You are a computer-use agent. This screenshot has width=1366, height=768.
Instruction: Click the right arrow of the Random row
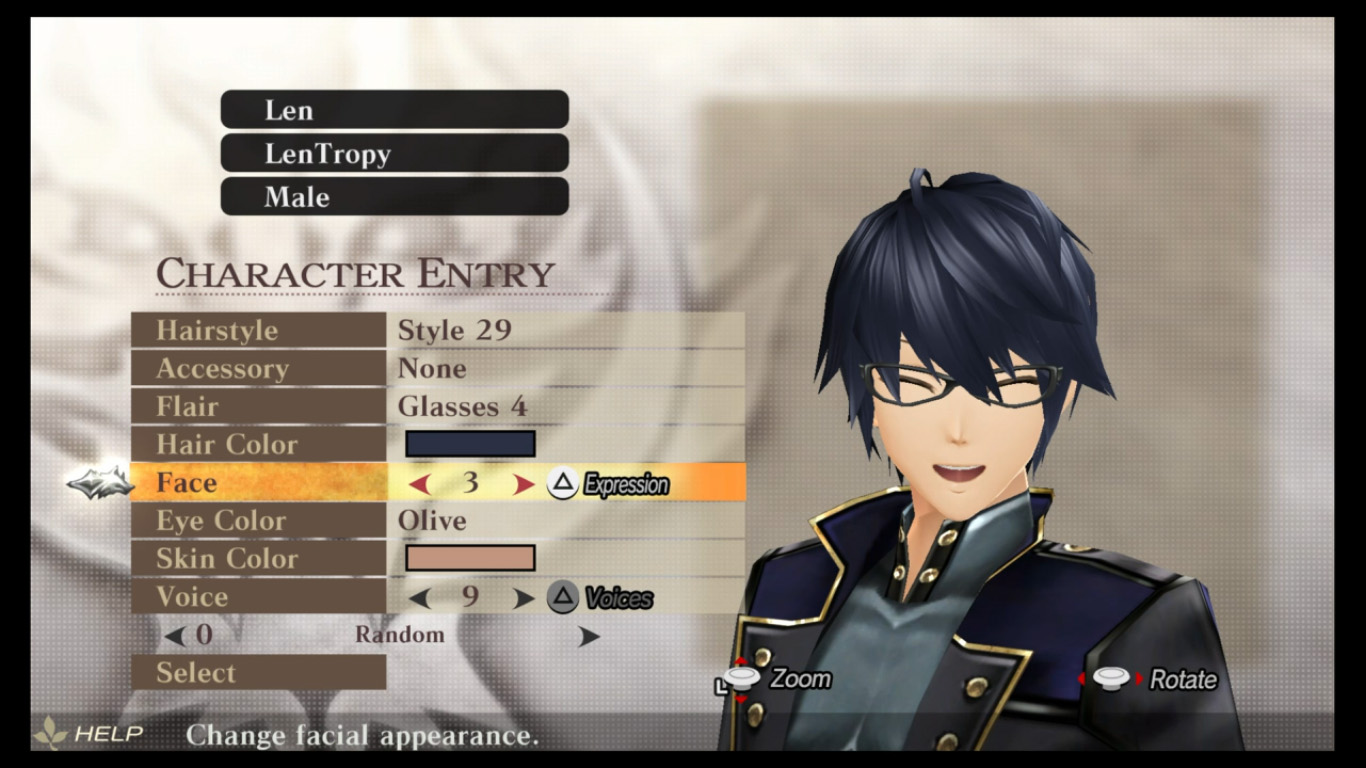(x=589, y=636)
